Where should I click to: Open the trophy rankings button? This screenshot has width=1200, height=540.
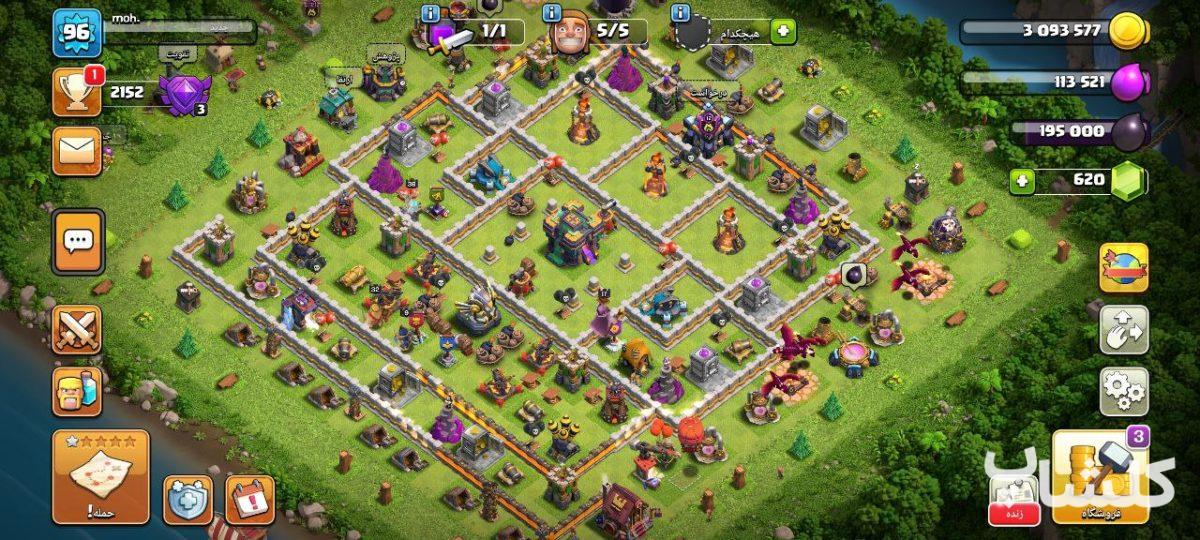(x=76, y=93)
